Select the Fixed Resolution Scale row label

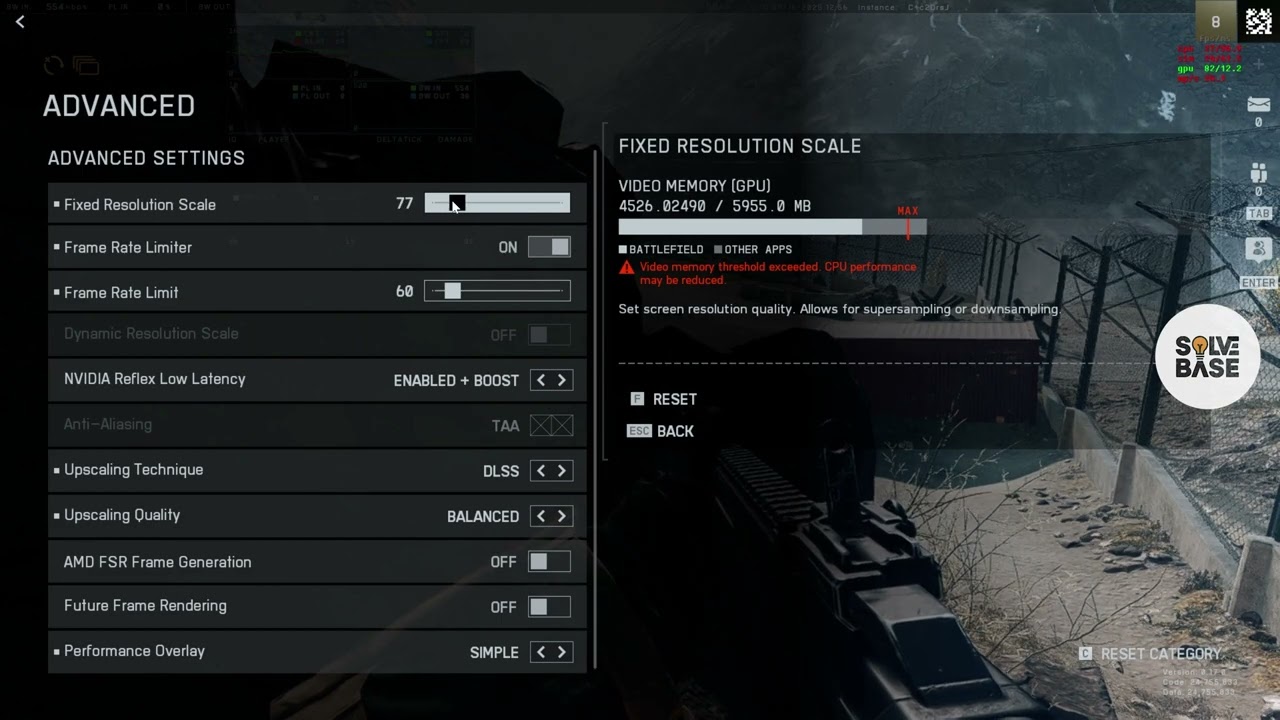tap(140, 204)
